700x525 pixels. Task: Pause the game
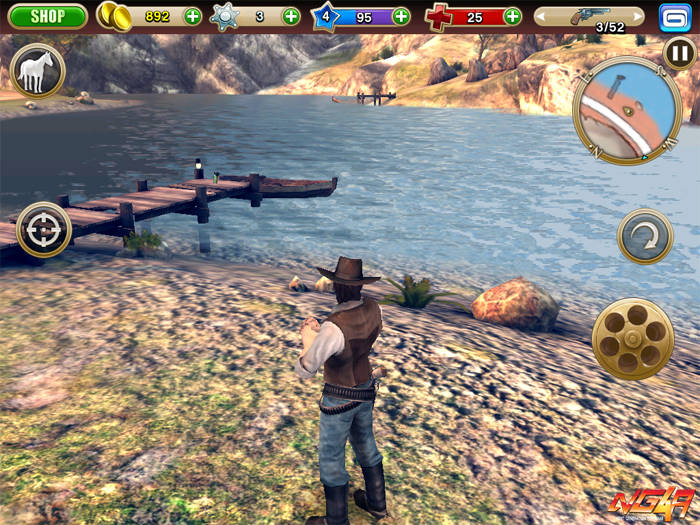pyautogui.click(x=680, y=54)
